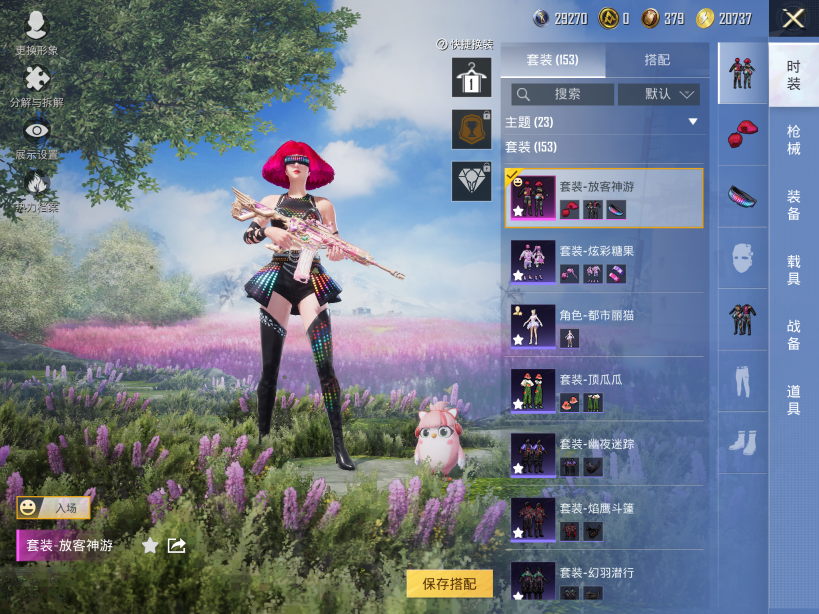Close the wardrobe with the X button

coord(793,19)
